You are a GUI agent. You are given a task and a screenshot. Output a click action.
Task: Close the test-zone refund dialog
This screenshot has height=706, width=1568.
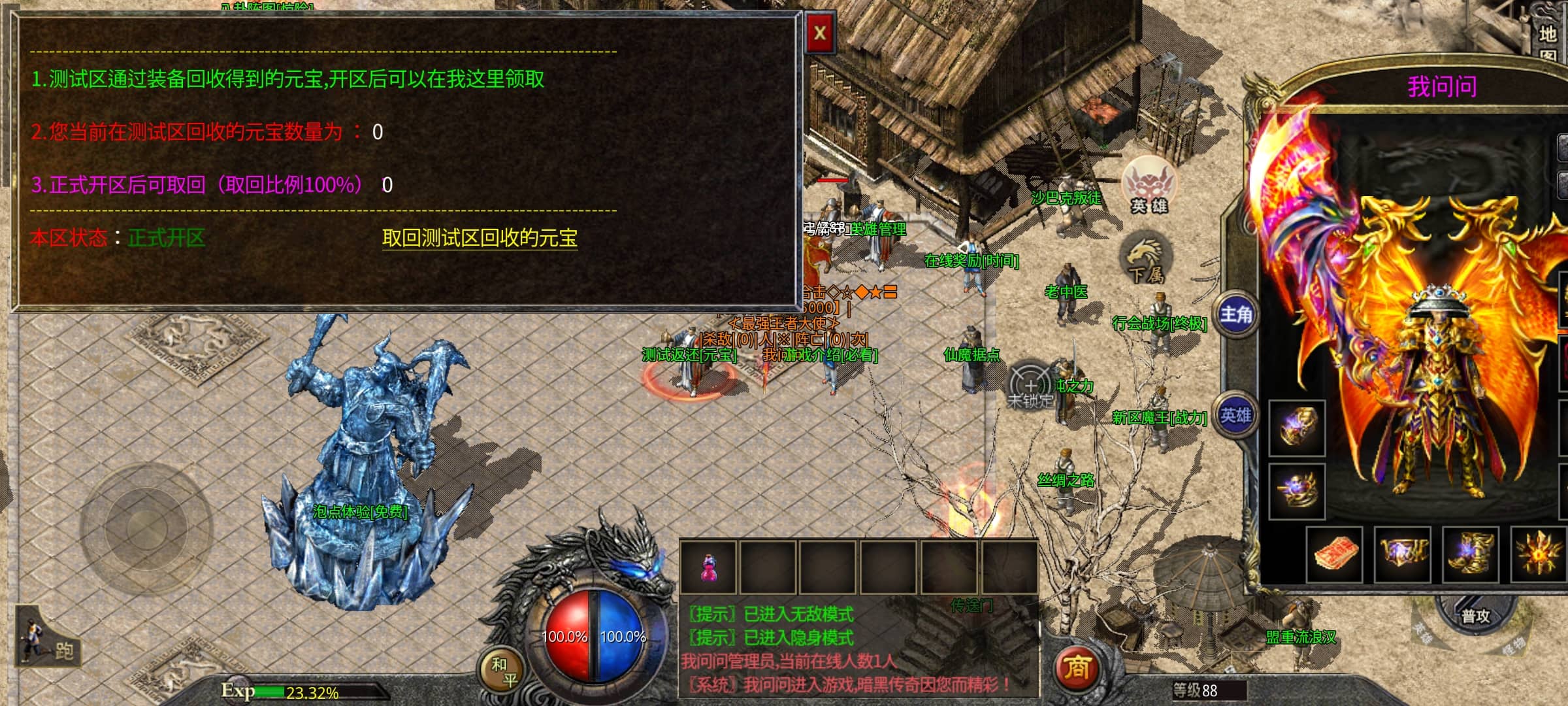[820, 33]
